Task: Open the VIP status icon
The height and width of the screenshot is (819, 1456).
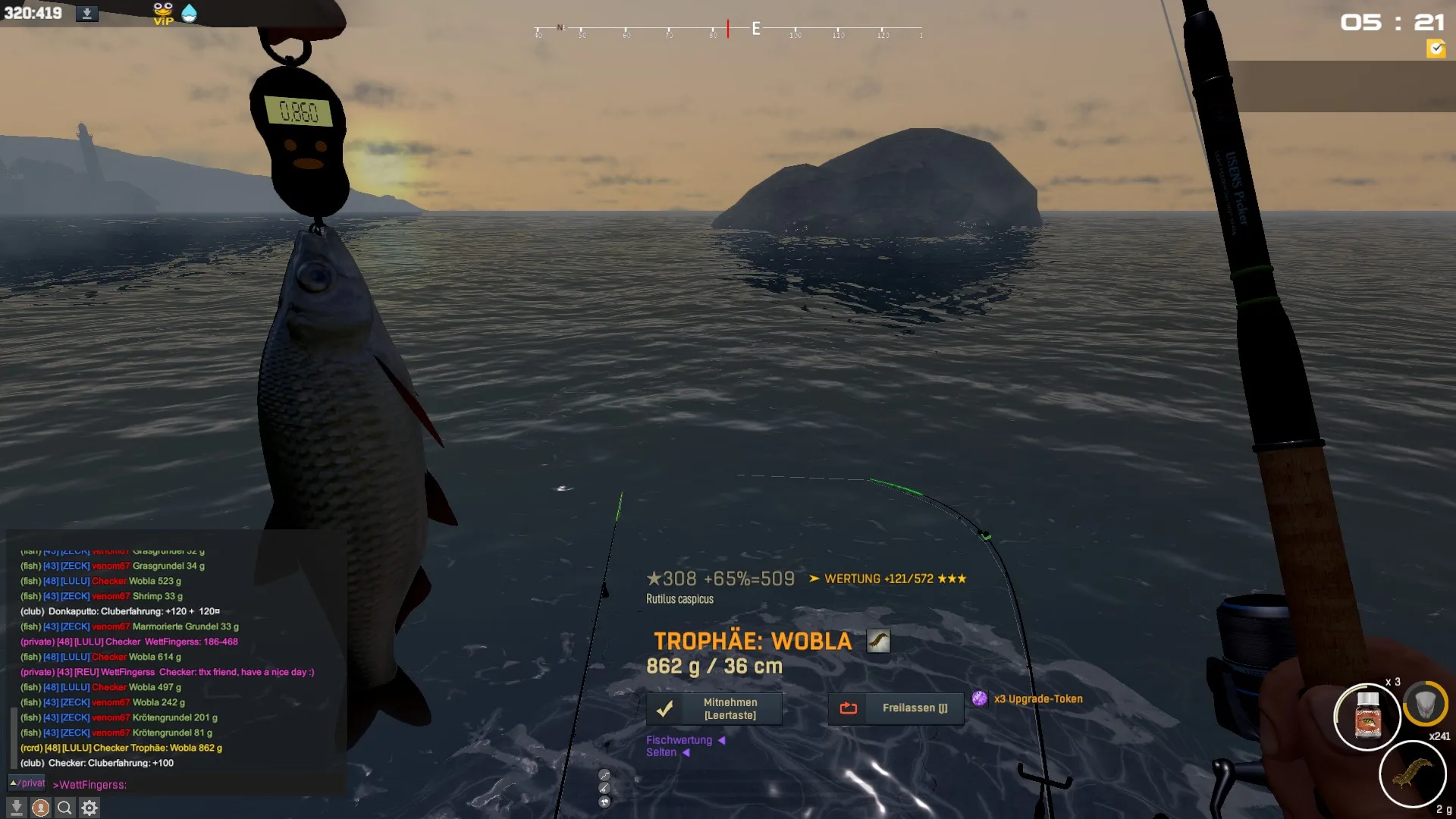Action: (x=163, y=14)
